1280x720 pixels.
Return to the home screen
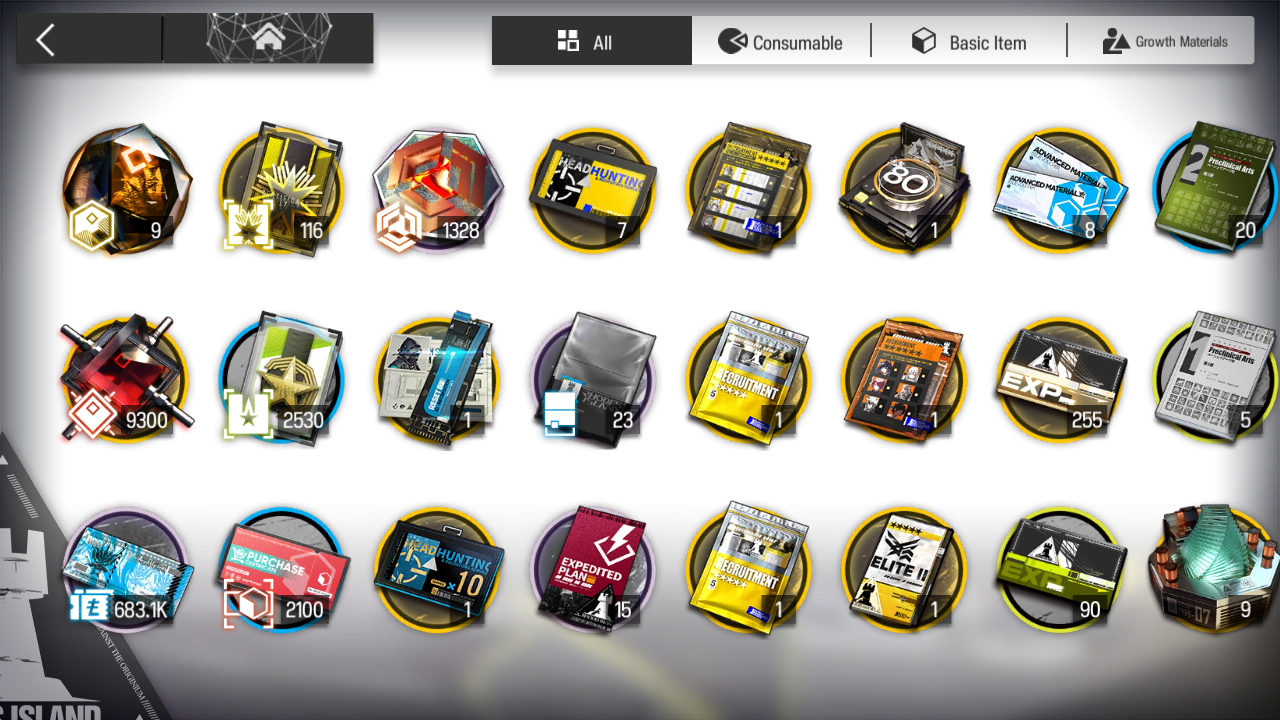[x=267, y=40]
